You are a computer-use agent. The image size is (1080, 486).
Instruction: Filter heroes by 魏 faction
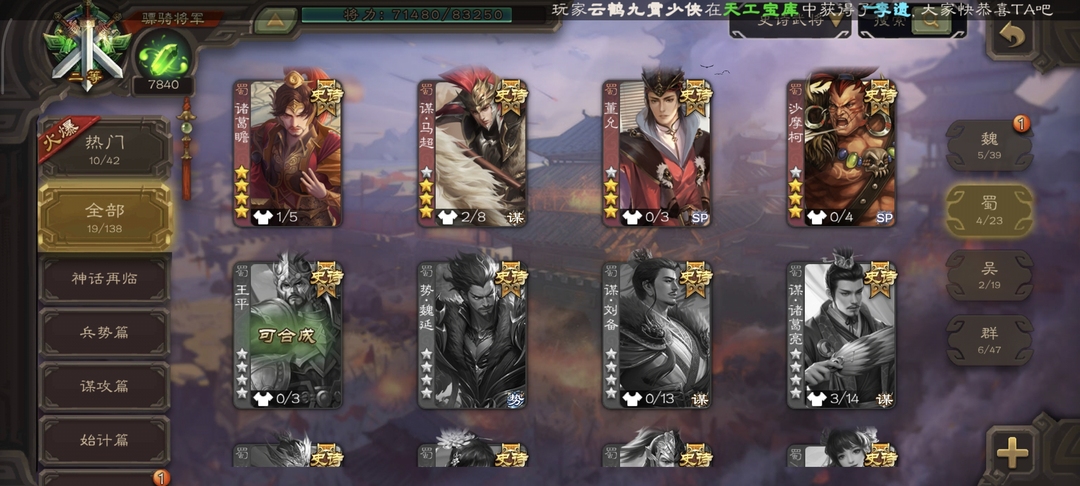tap(989, 147)
